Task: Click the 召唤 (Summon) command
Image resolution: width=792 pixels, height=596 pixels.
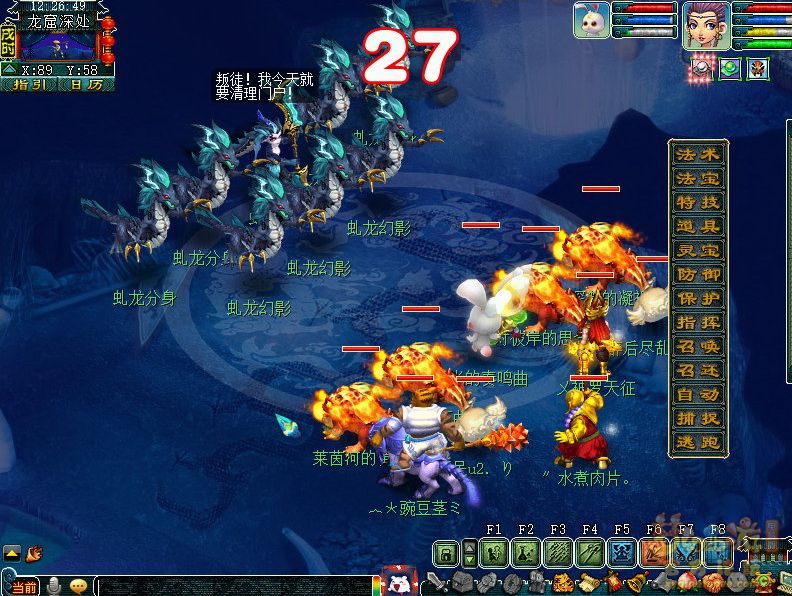Action: click(698, 346)
